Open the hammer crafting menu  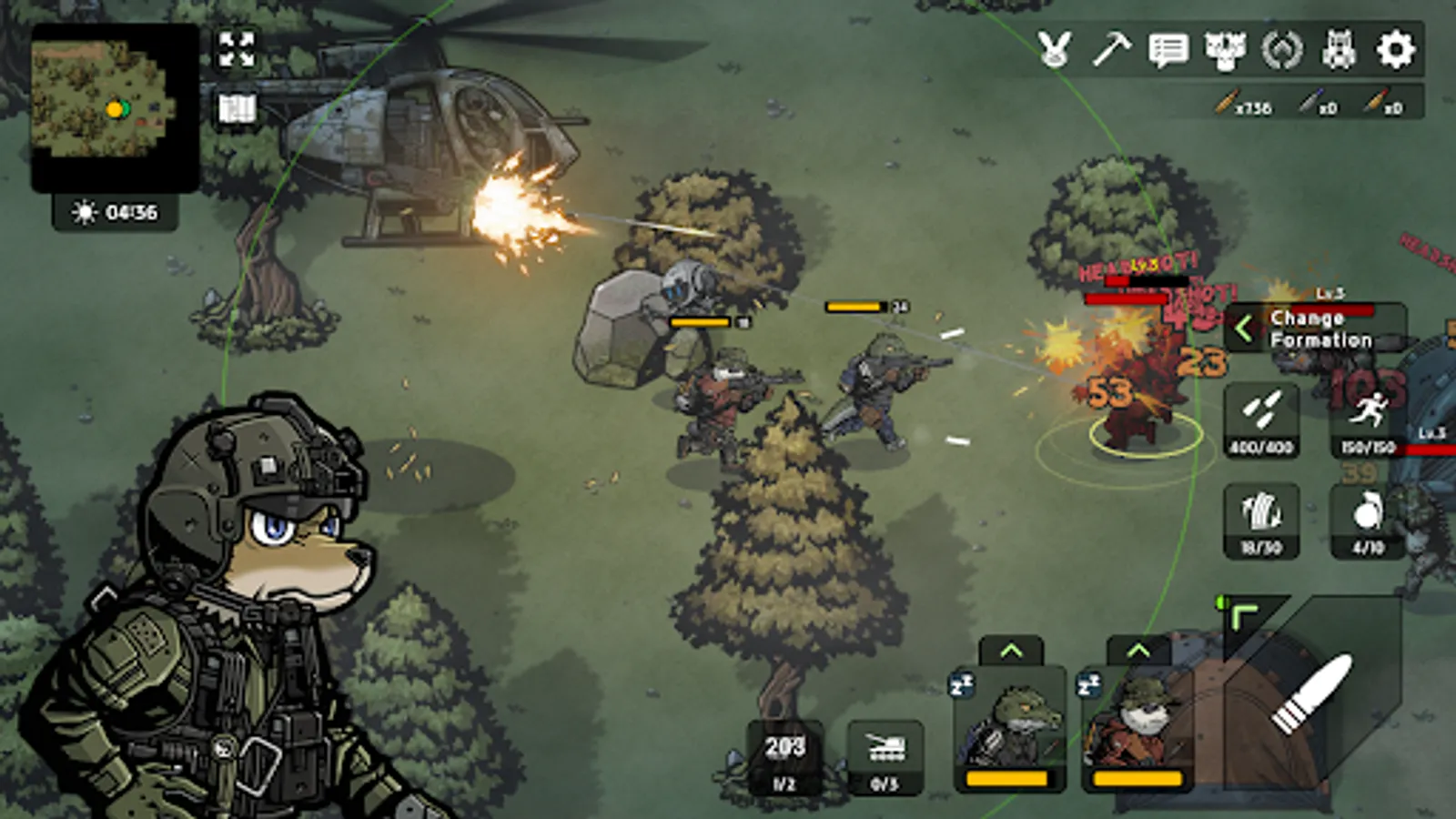1111,49
